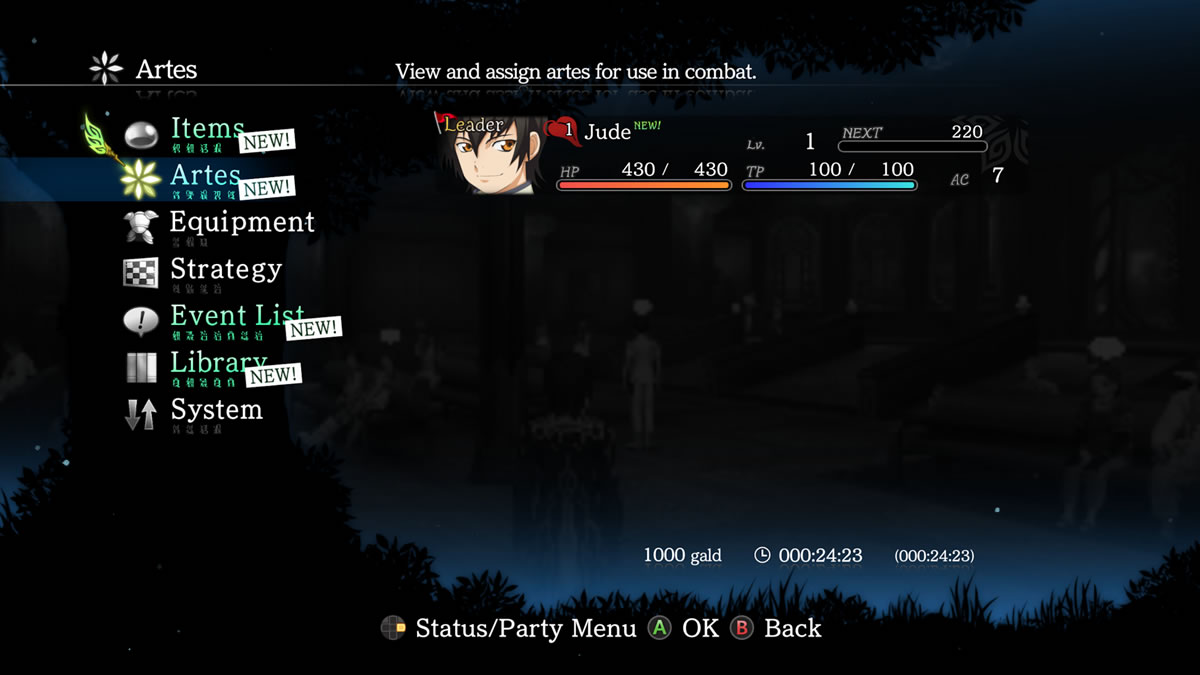Open the Event List
Viewport: 1200px width, 675px height.
(x=236, y=316)
